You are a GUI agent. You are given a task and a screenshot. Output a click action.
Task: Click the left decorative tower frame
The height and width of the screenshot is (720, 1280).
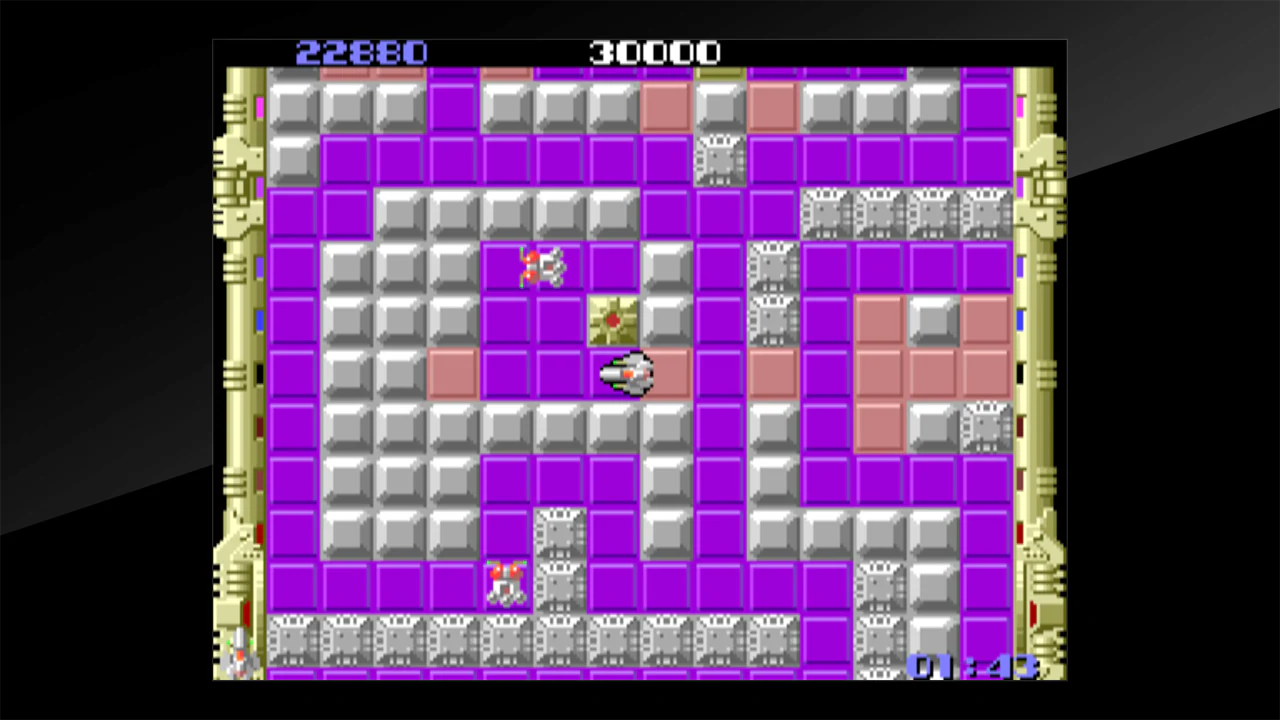coord(240,300)
